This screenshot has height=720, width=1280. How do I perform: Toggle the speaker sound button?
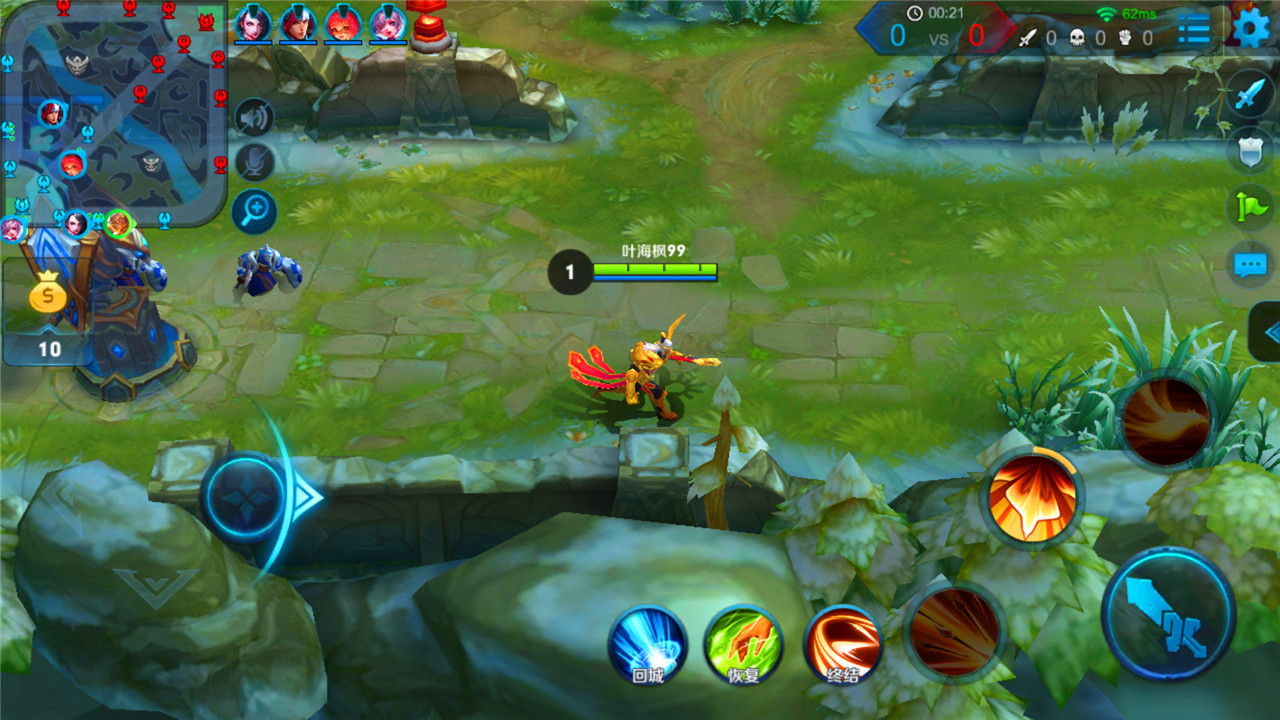click(254, 118)
